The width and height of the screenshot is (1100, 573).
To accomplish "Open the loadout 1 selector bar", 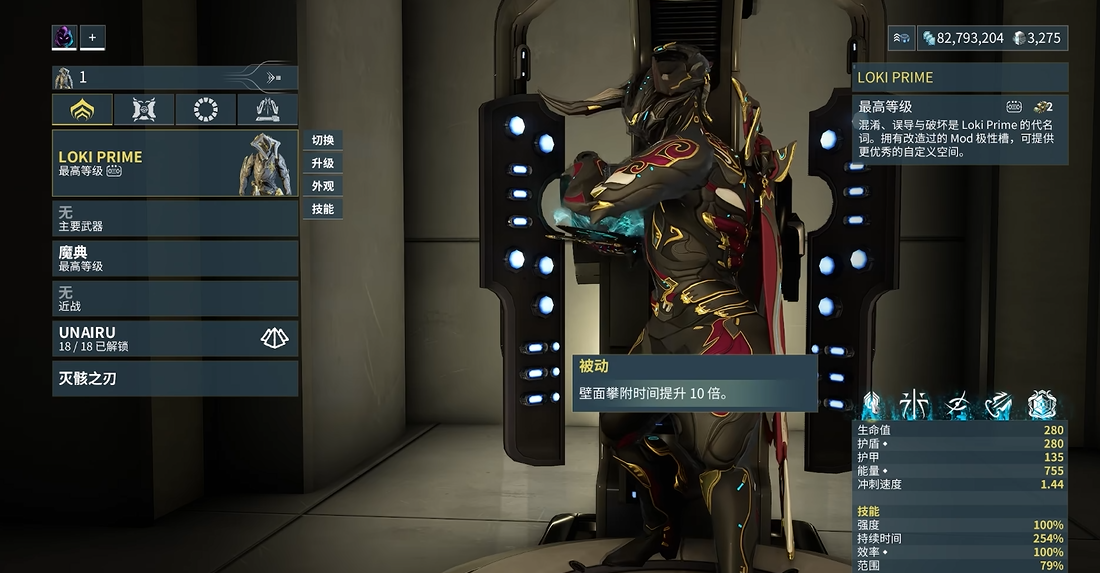I will pos(175,77).
